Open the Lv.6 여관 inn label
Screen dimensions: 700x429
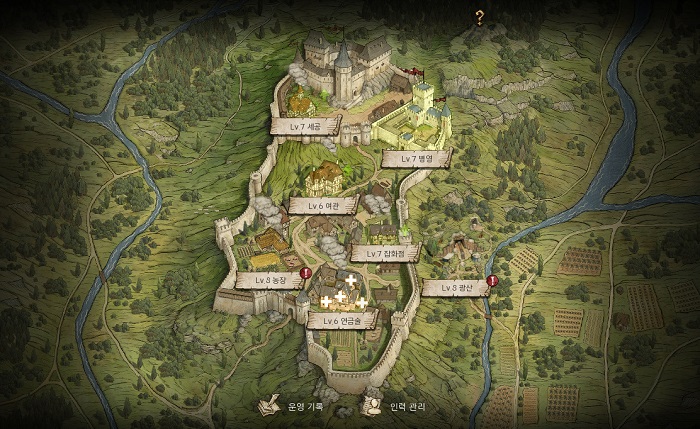(324, 205)
